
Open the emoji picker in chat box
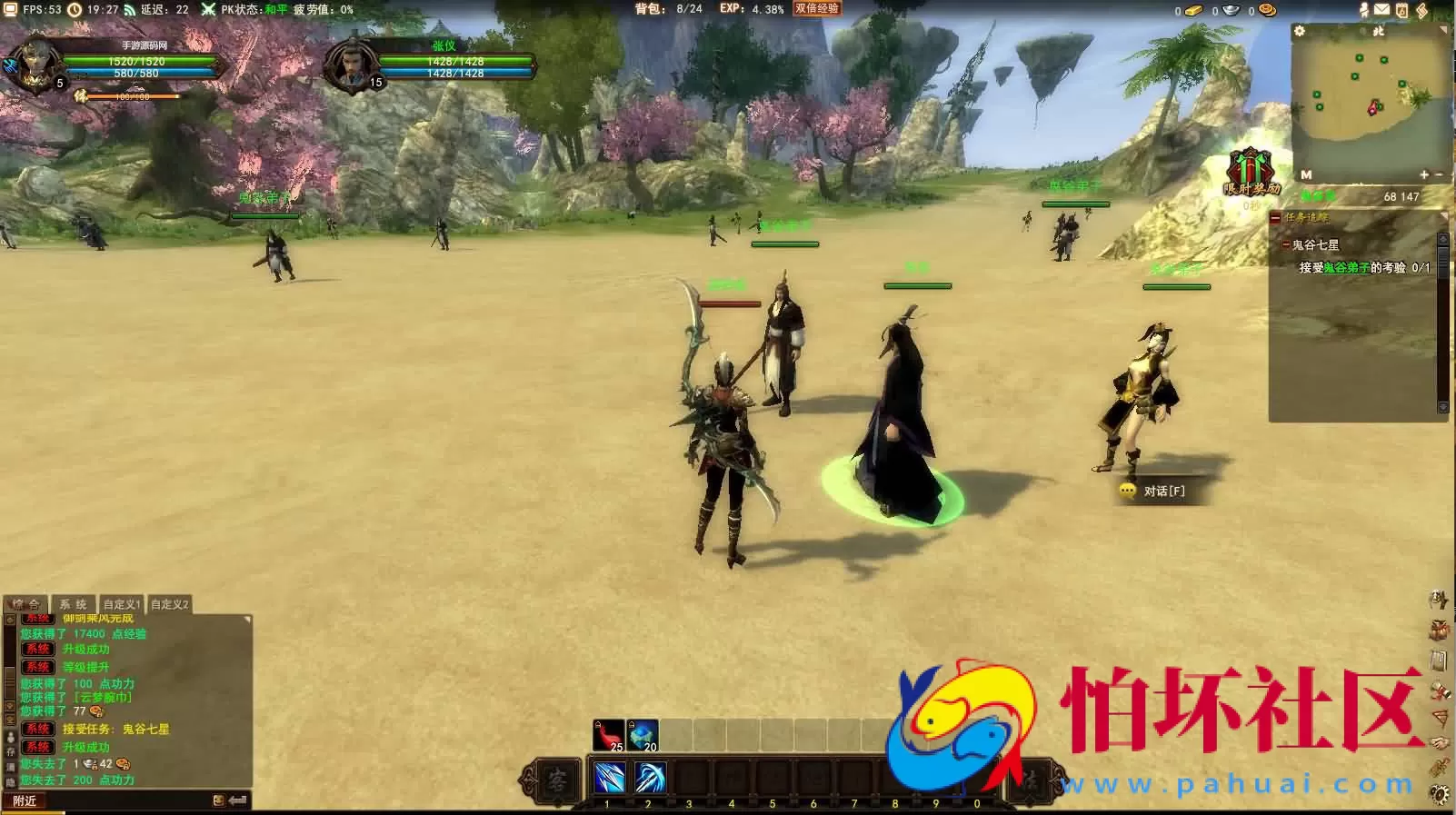[218, 800]
